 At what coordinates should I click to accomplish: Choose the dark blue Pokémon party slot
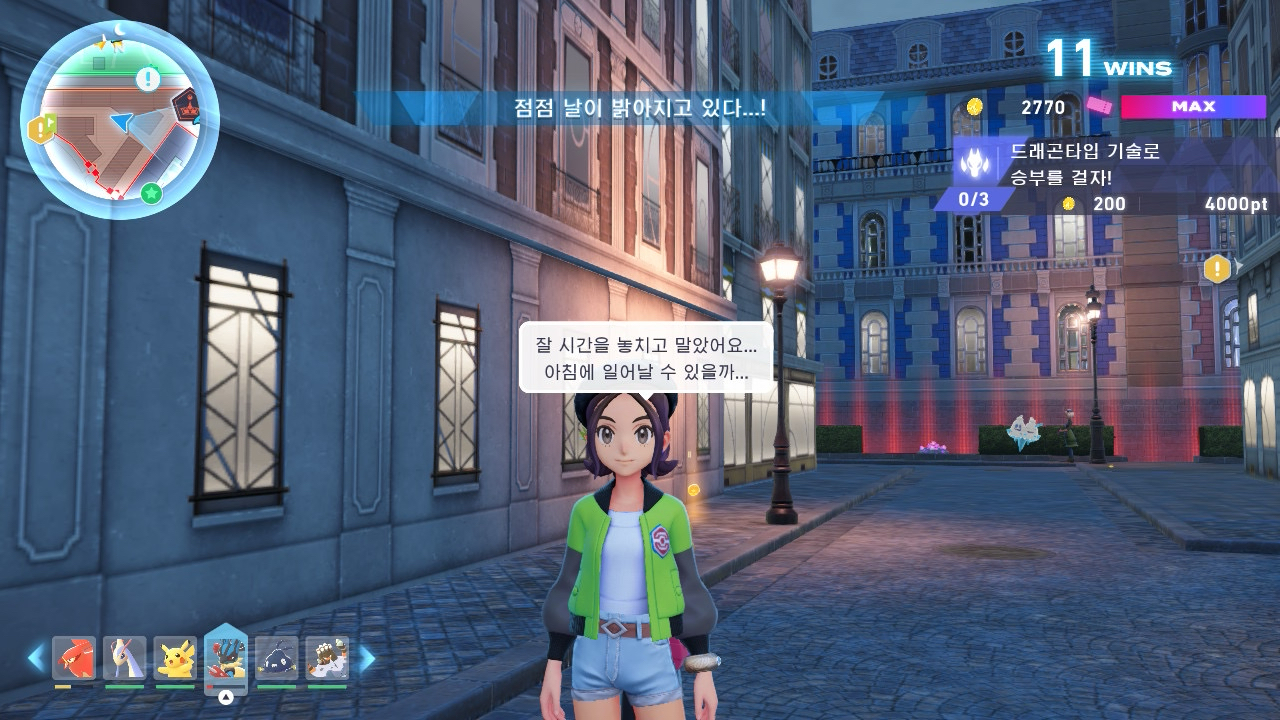click(277, 658)
